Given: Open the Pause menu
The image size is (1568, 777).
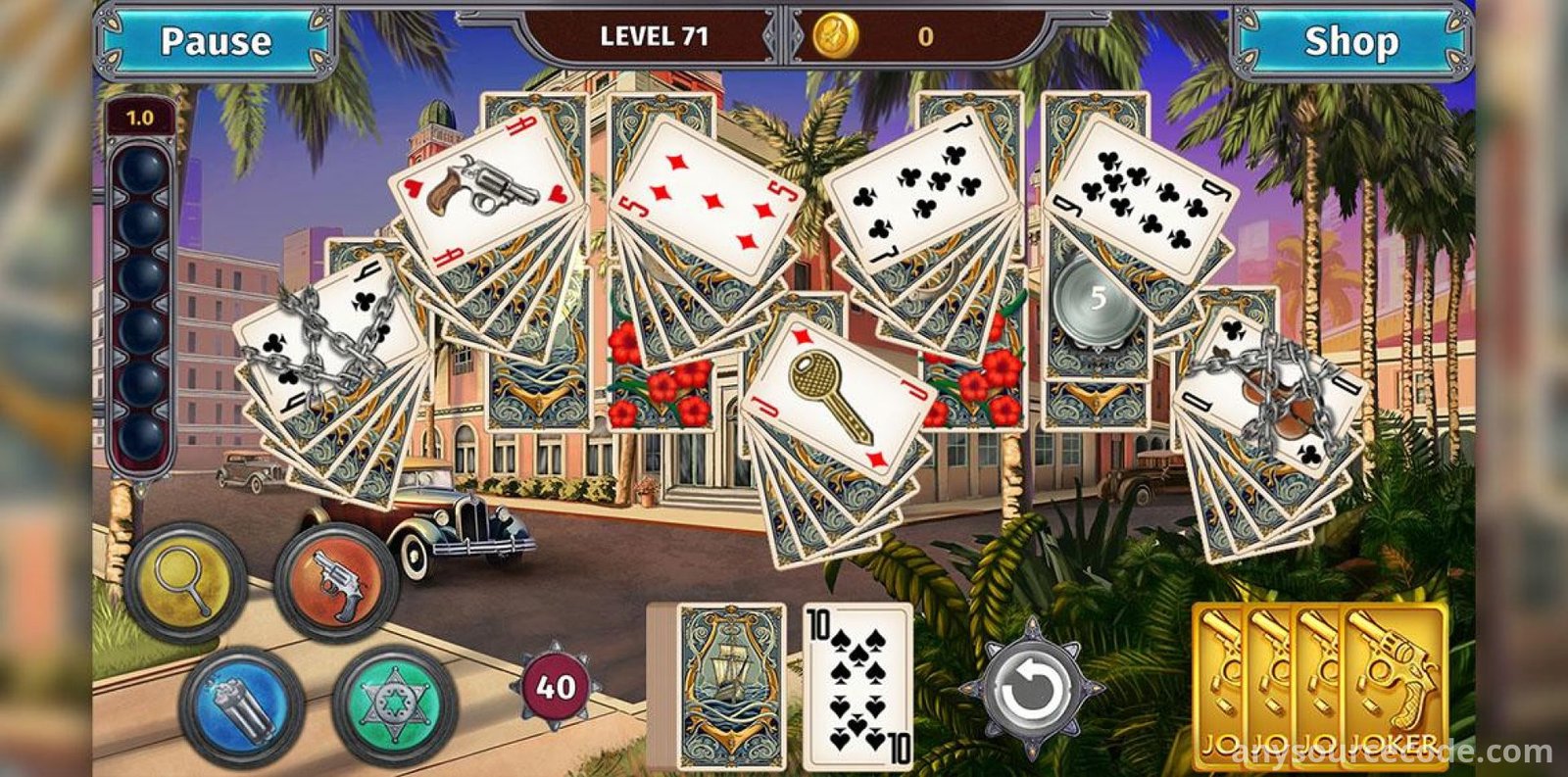Looking at the screenshot, I should (x=216, y=41).
